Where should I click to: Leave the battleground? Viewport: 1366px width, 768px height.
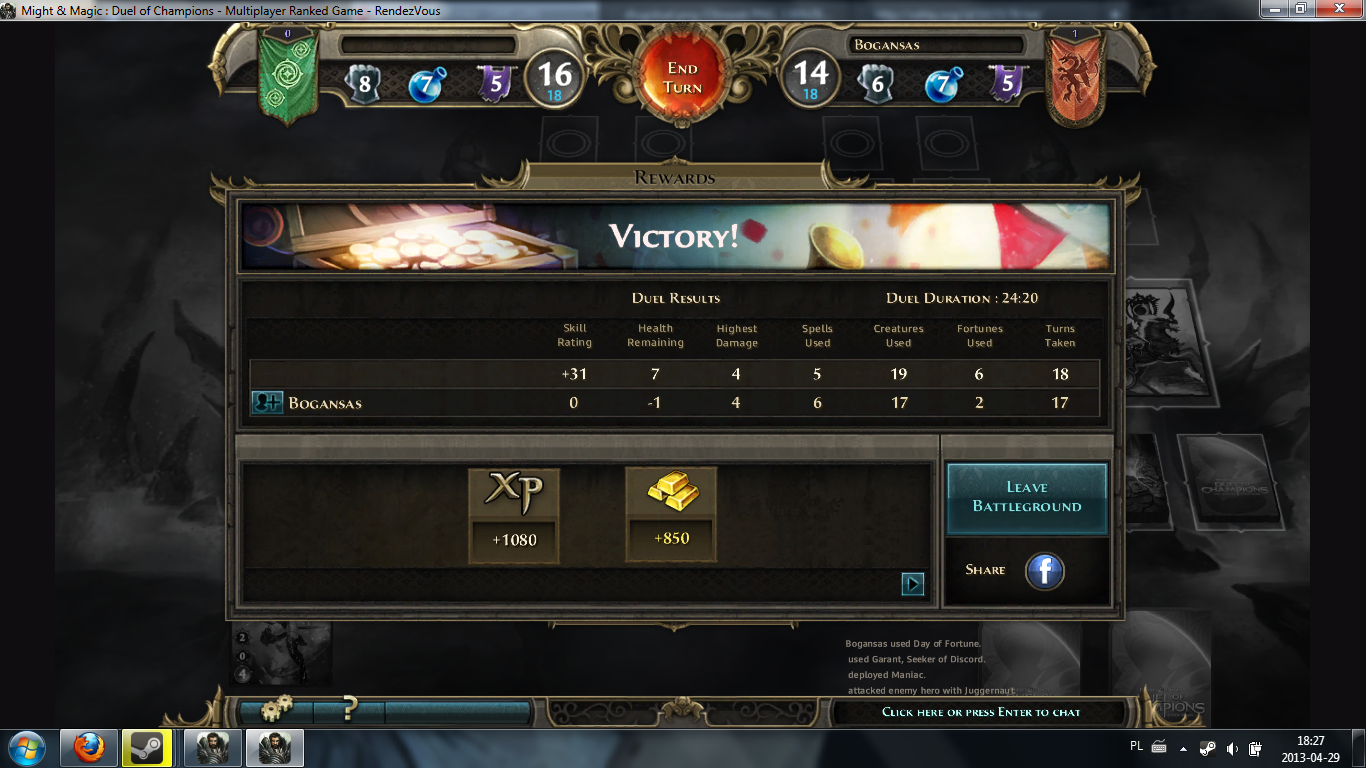click(x=1027, y=497)
